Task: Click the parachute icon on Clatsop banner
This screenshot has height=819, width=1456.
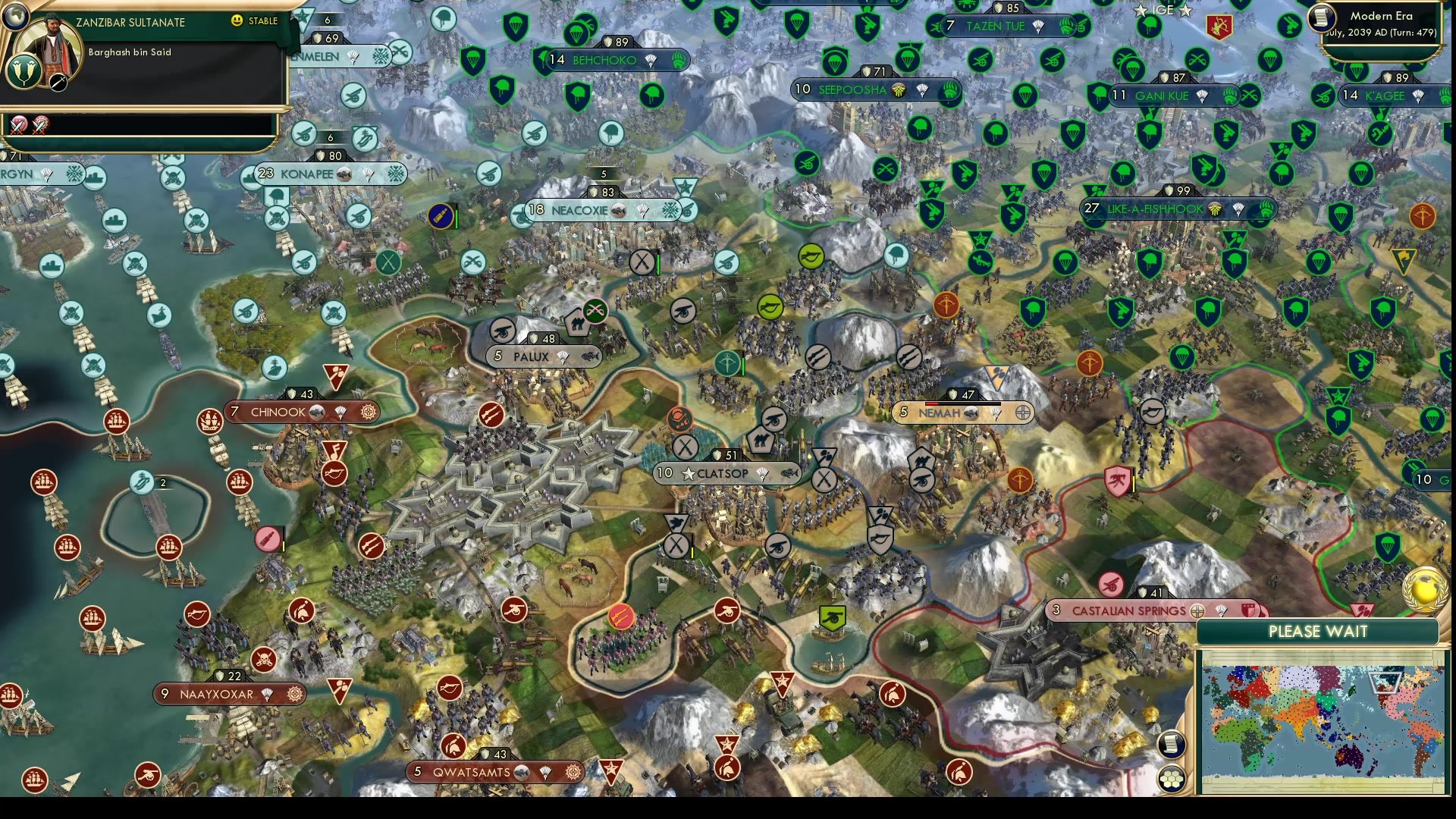Action: (762, 473)
